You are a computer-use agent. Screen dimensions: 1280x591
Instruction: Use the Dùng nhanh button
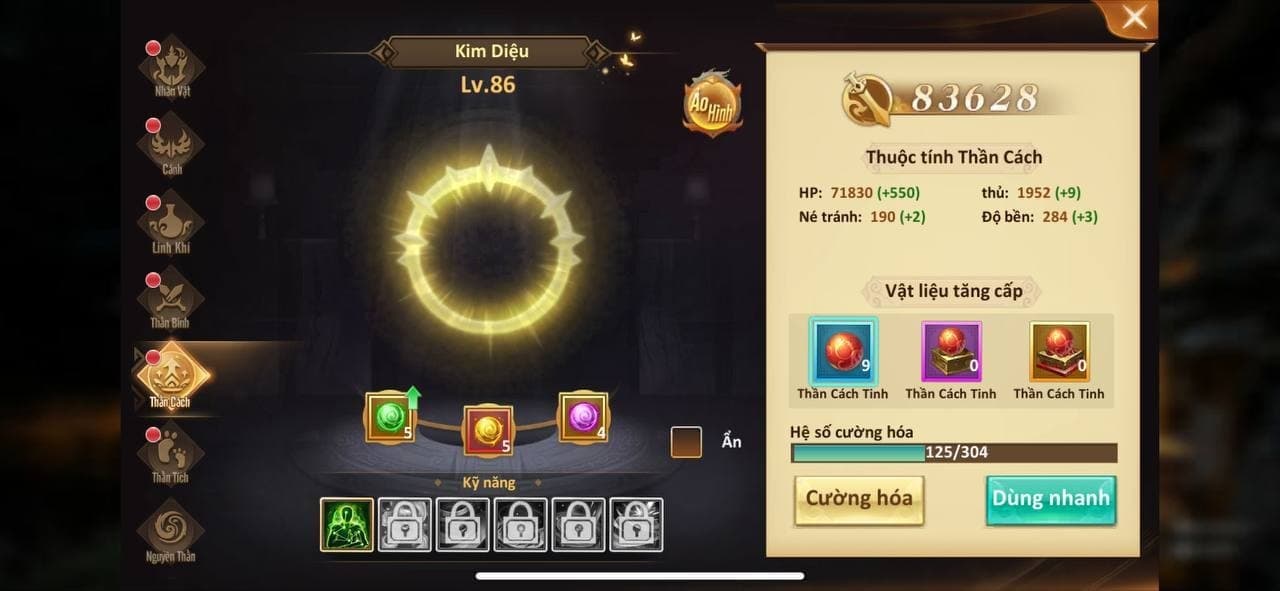click(1050, 499)
